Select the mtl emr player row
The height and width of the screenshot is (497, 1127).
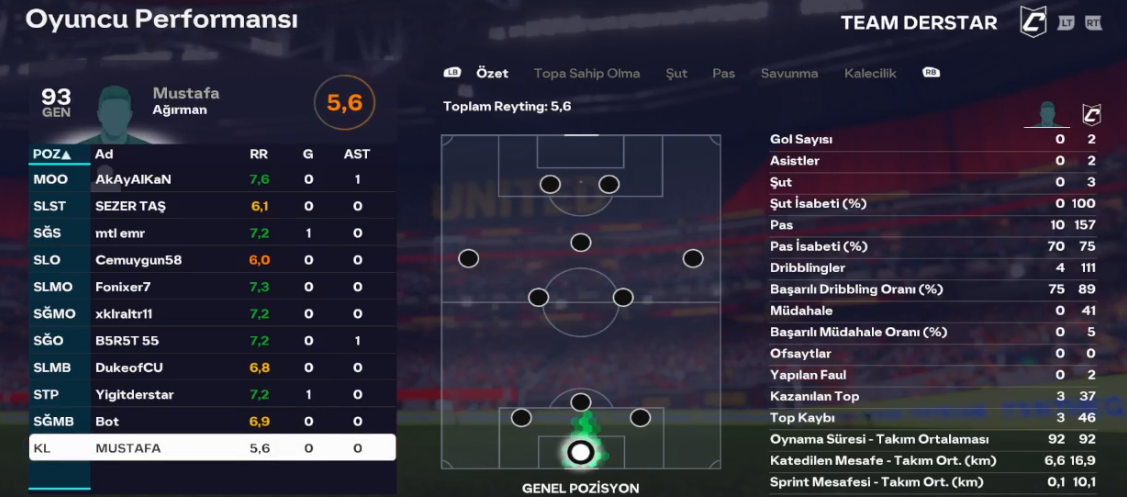(212, 233)
